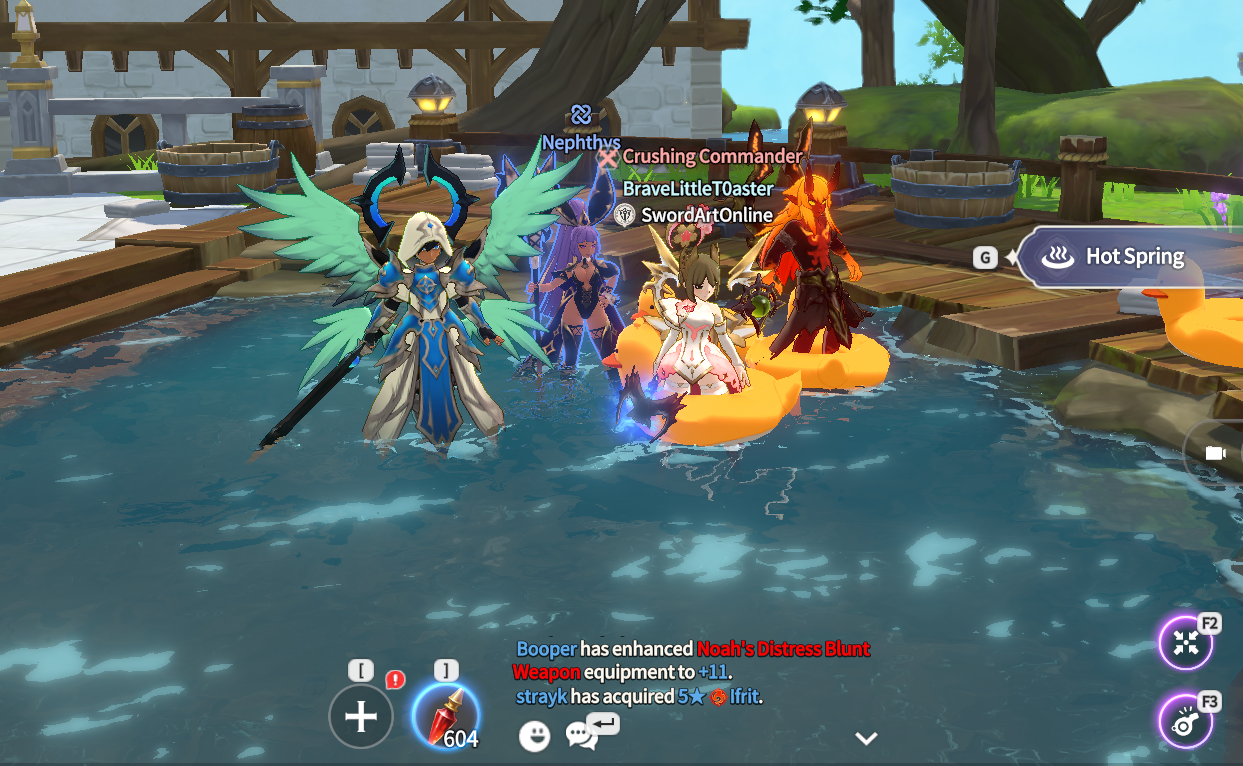Click the Noah's Distress Blunt Weapon item link
The height and width of the screenshot is (766, 1243).
click(783, 649)
